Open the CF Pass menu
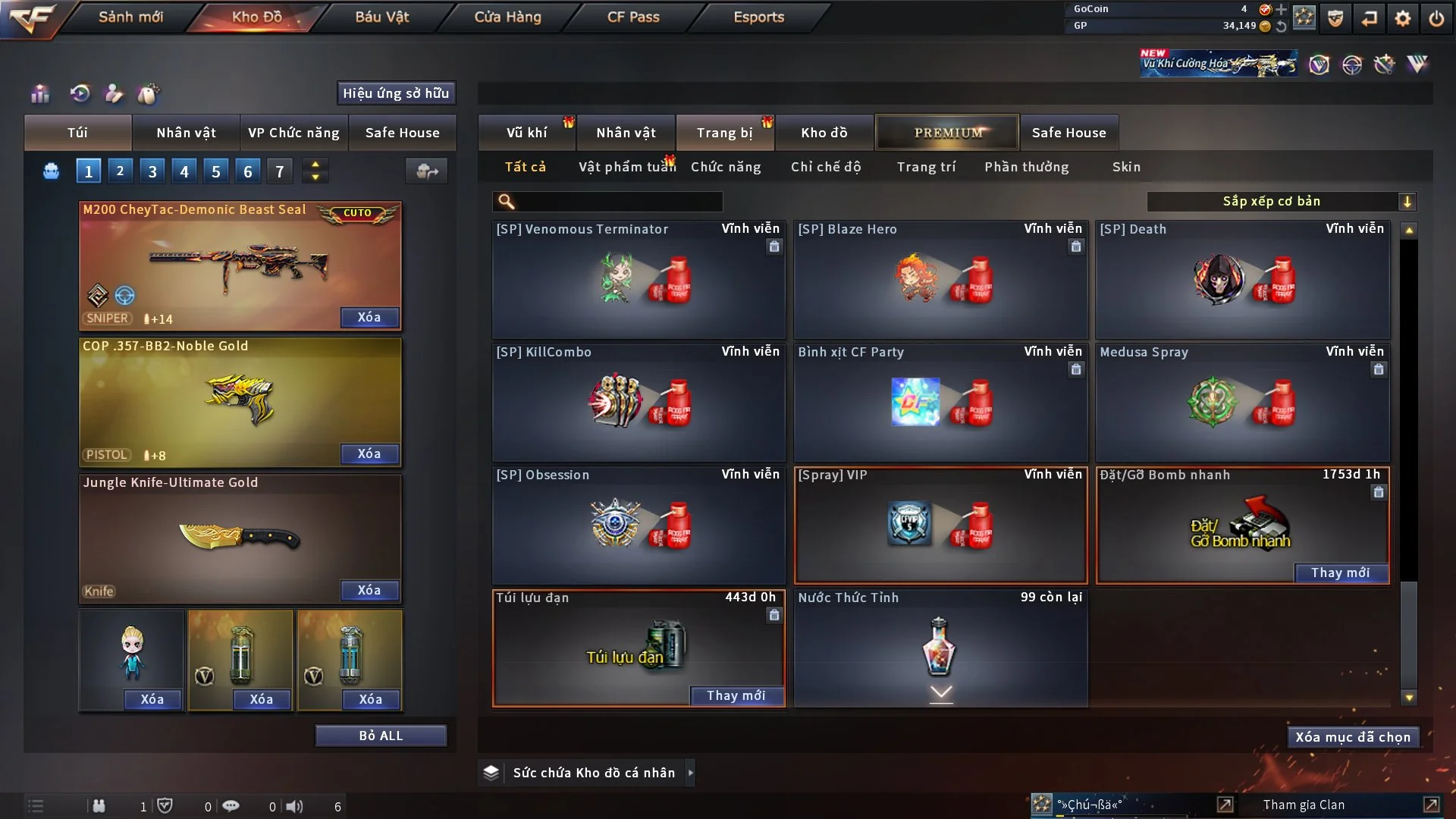This screenshot has height=819, width=1456. (x=633, y=17)
